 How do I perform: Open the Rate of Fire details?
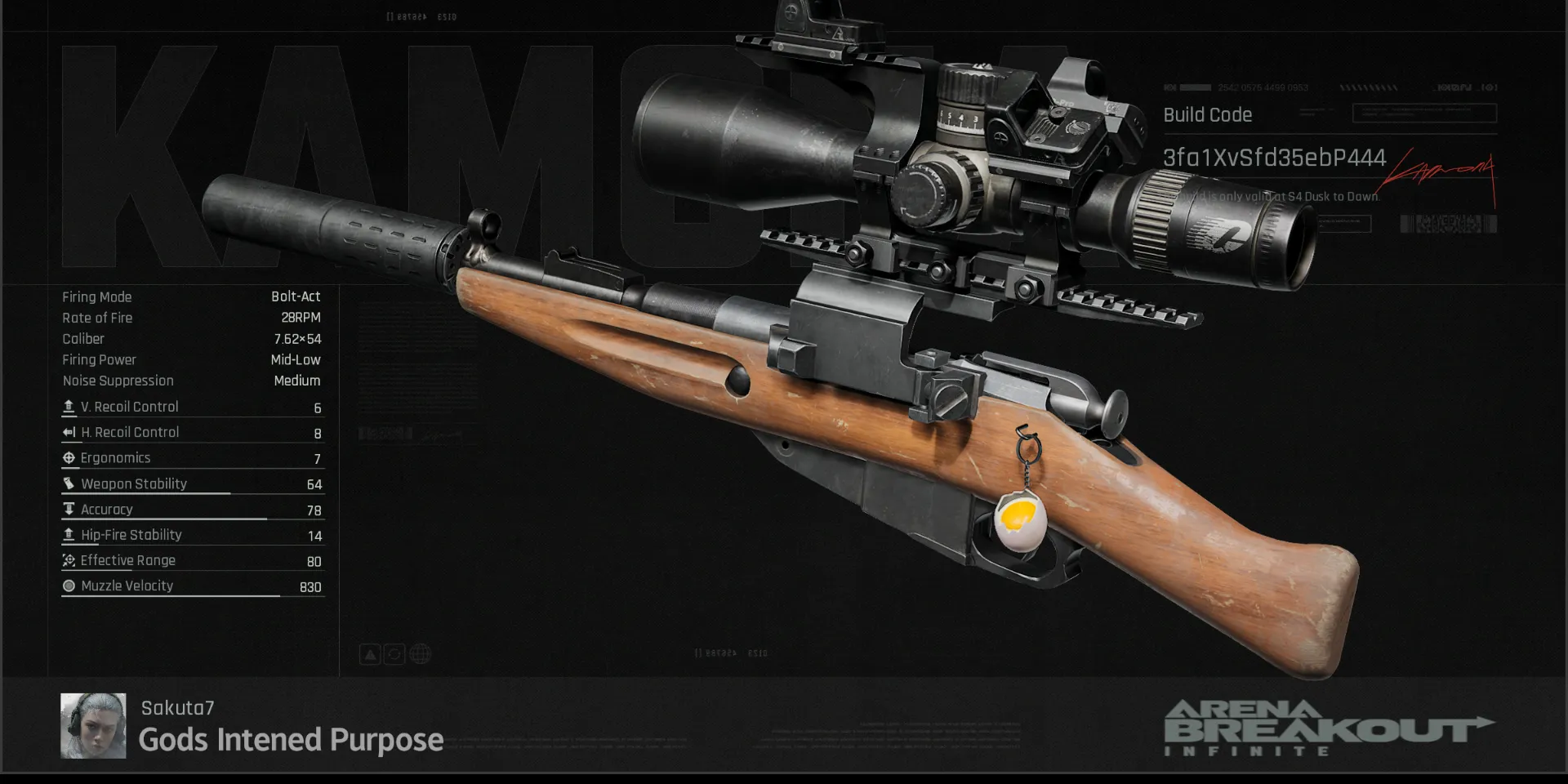click(191, 318)
